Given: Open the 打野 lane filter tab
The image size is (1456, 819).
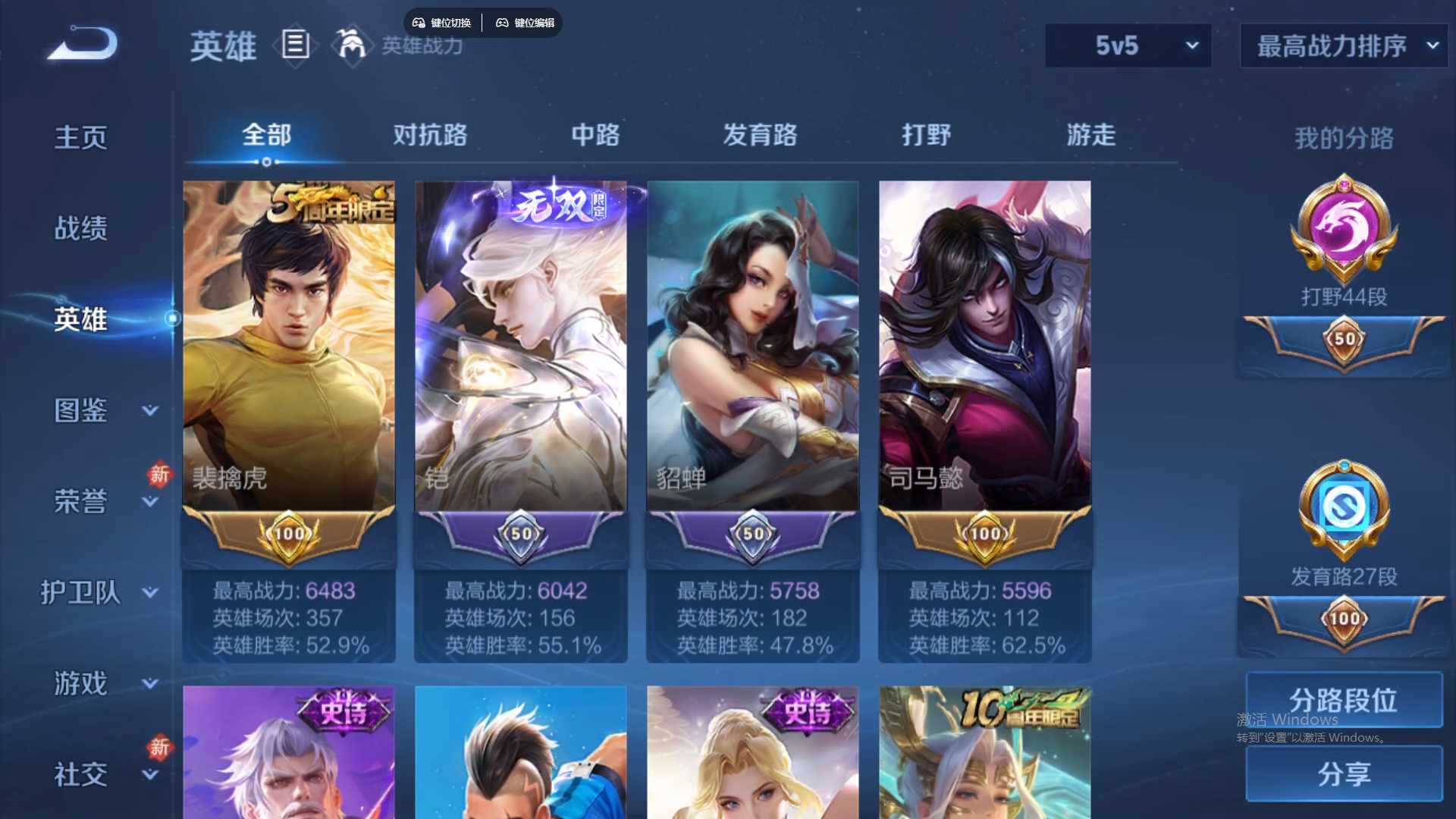Looking at the screenshot, I should point(927,135).
